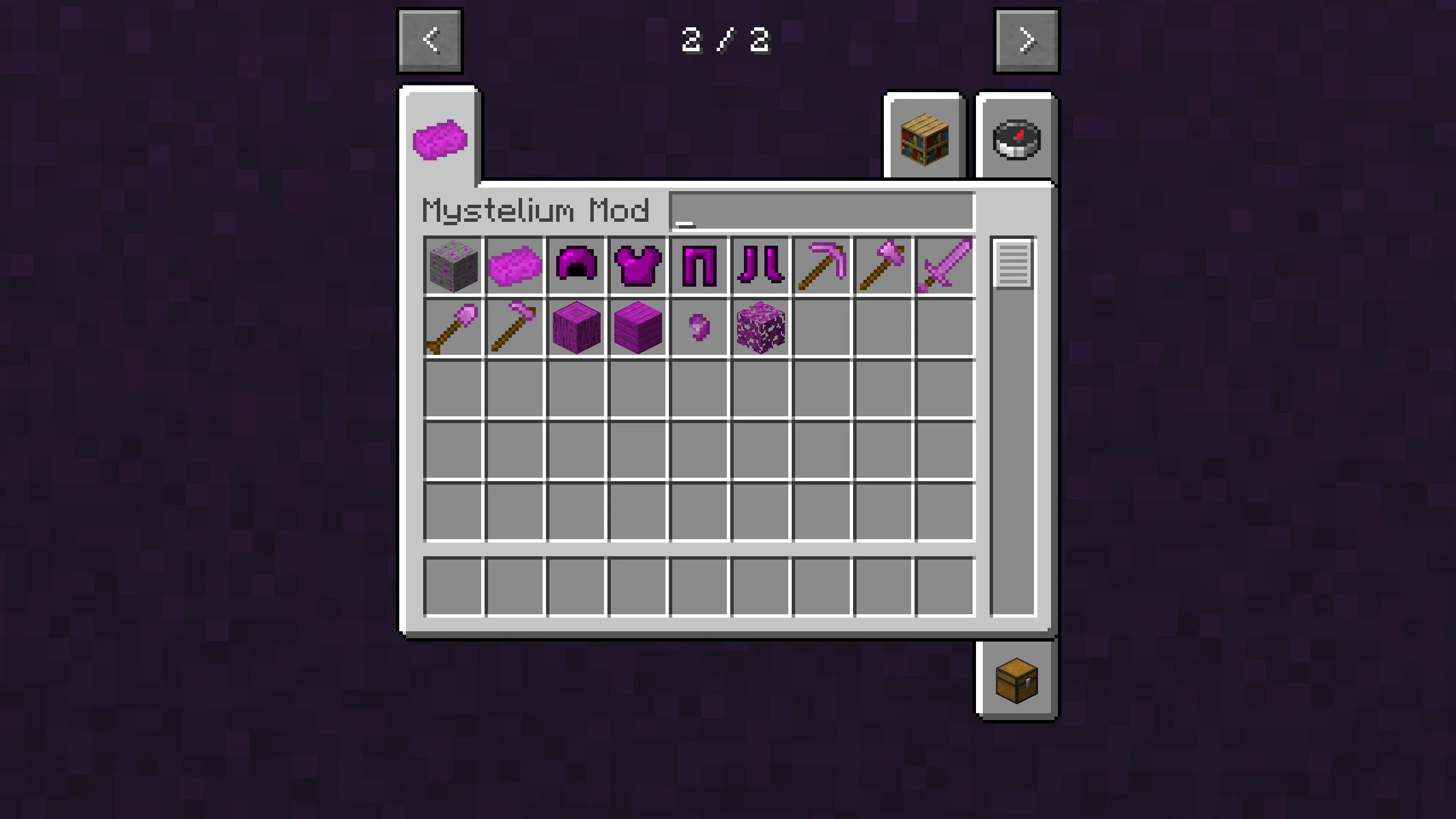The image size is (1456, 819).
Task: Grab the Mystelium Chestplate
Action: click(x=637, y=266)
